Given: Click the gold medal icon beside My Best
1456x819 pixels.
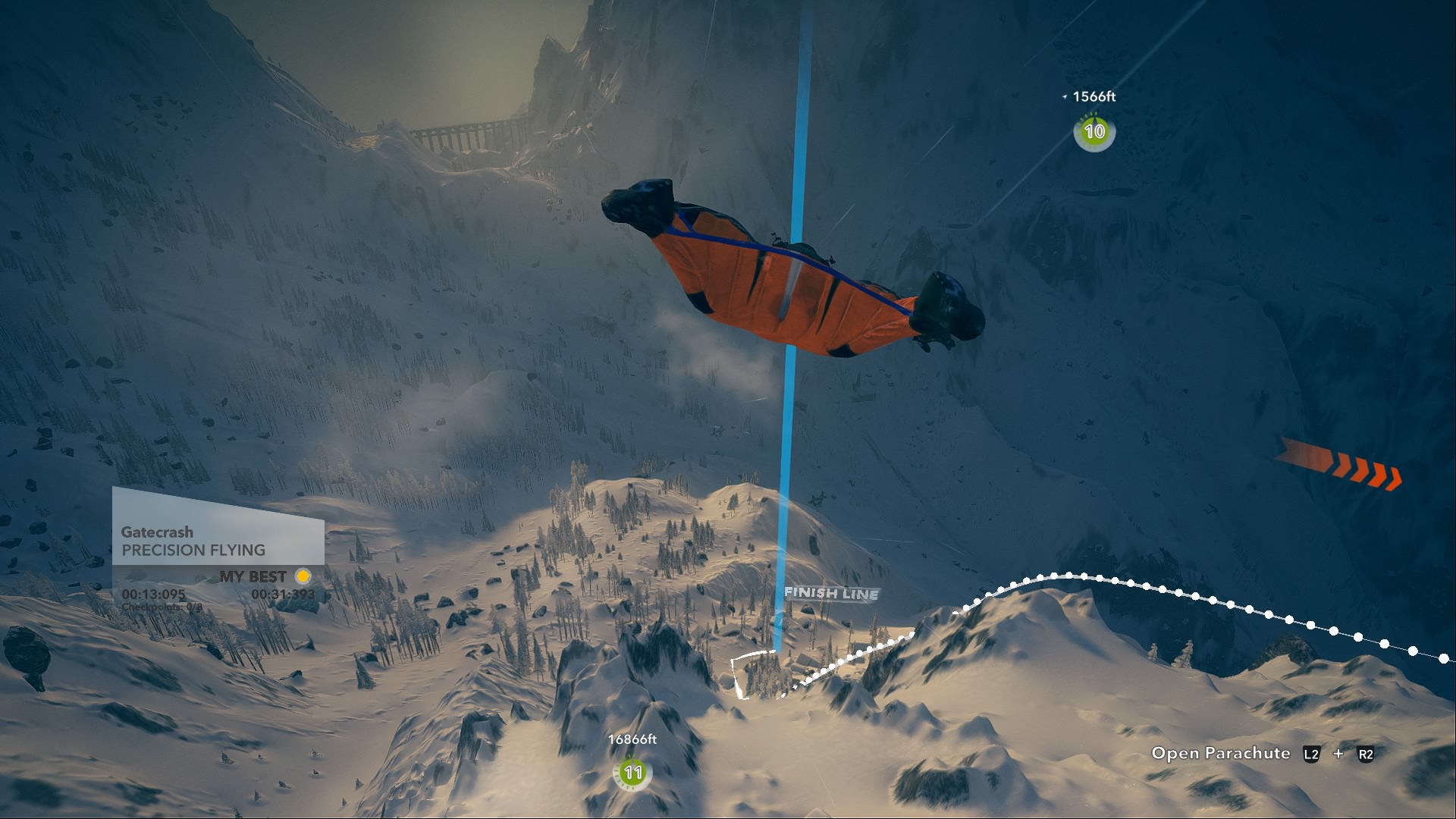Looking at the screenshot, I should 303,576.
